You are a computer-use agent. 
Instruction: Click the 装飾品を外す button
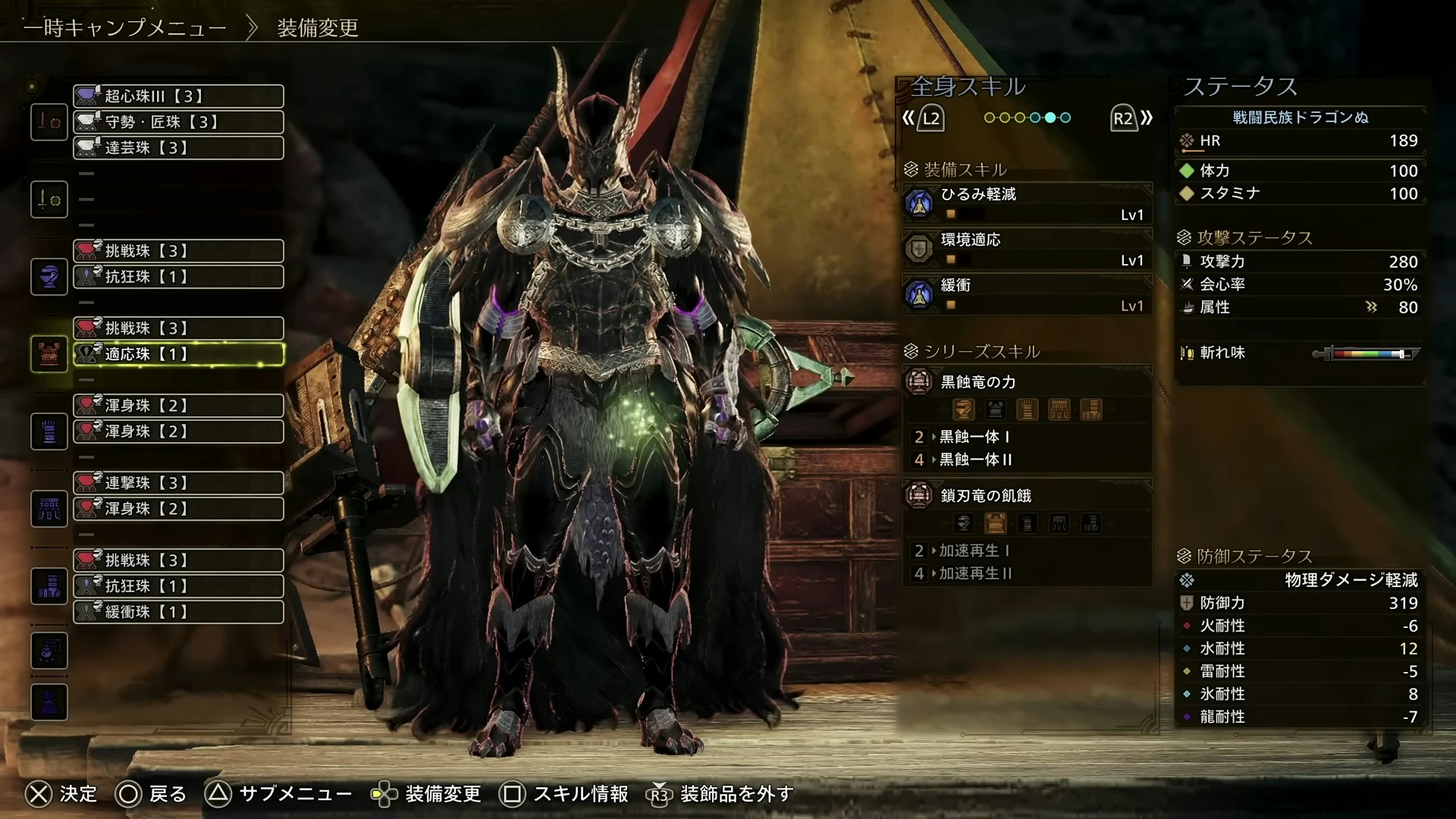[720, 795]
